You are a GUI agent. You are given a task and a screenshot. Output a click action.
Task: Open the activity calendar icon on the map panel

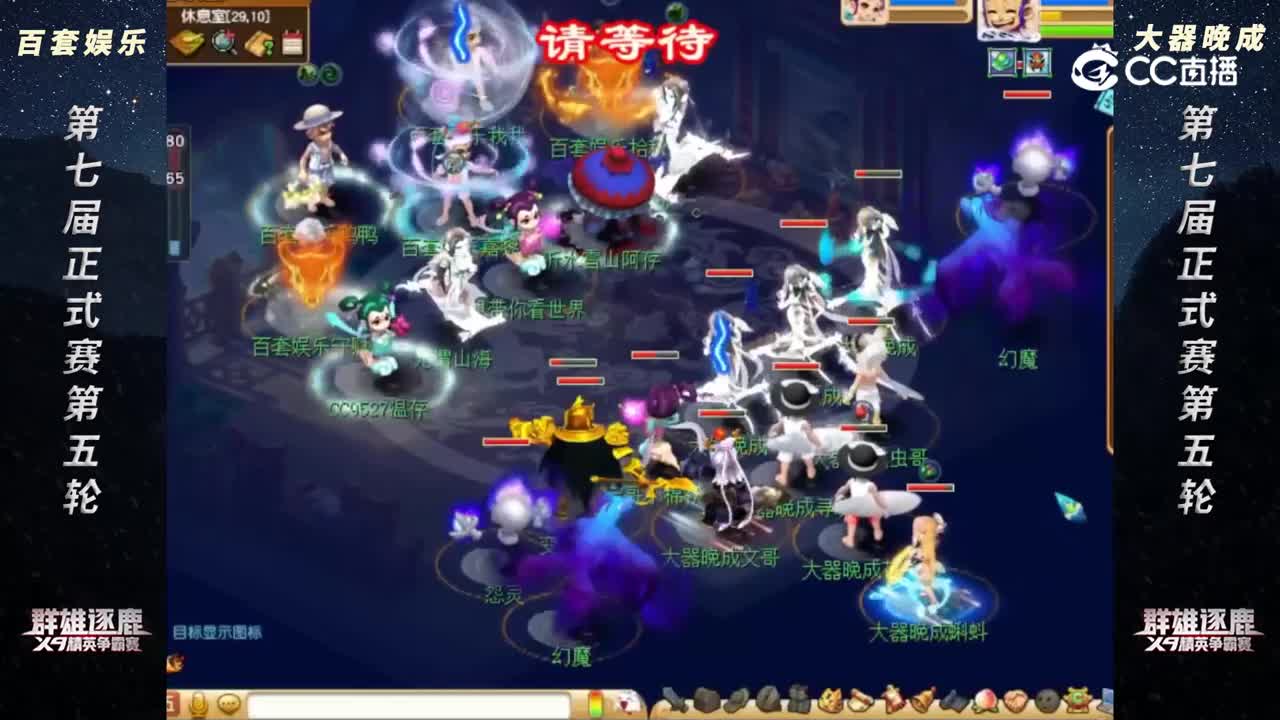pyautogui.click(x=292, y=42)
